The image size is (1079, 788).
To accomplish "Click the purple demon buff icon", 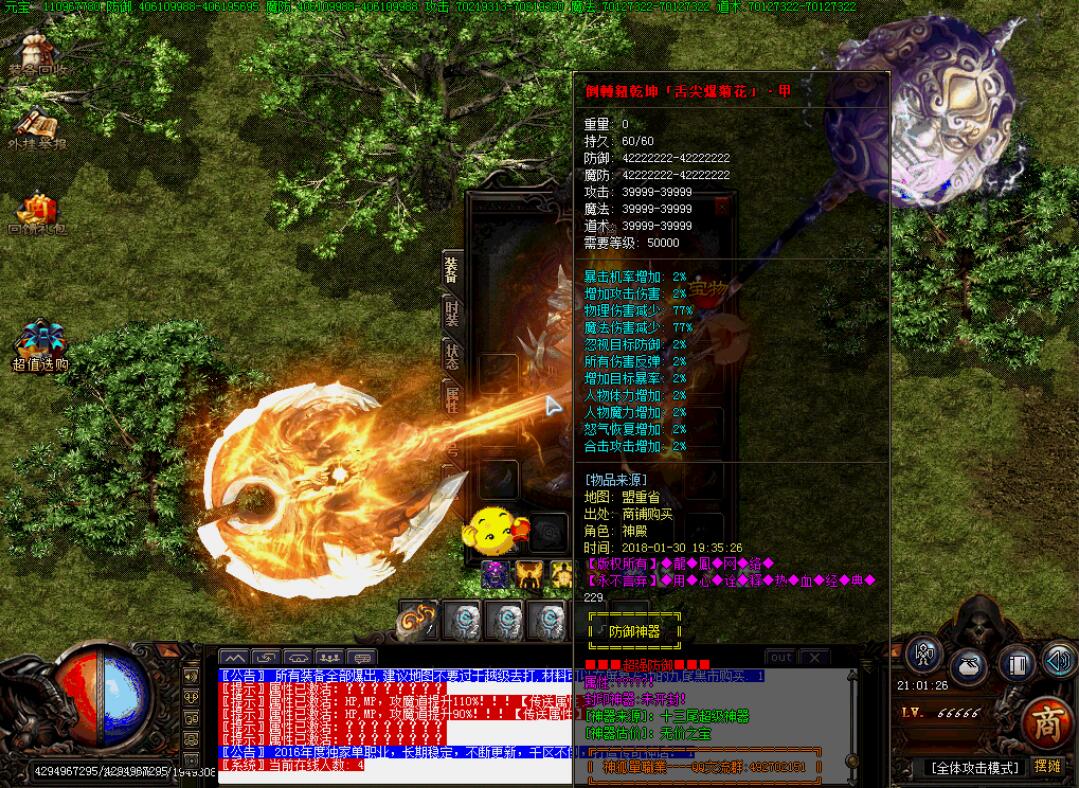I will click(x=494, y=574).
